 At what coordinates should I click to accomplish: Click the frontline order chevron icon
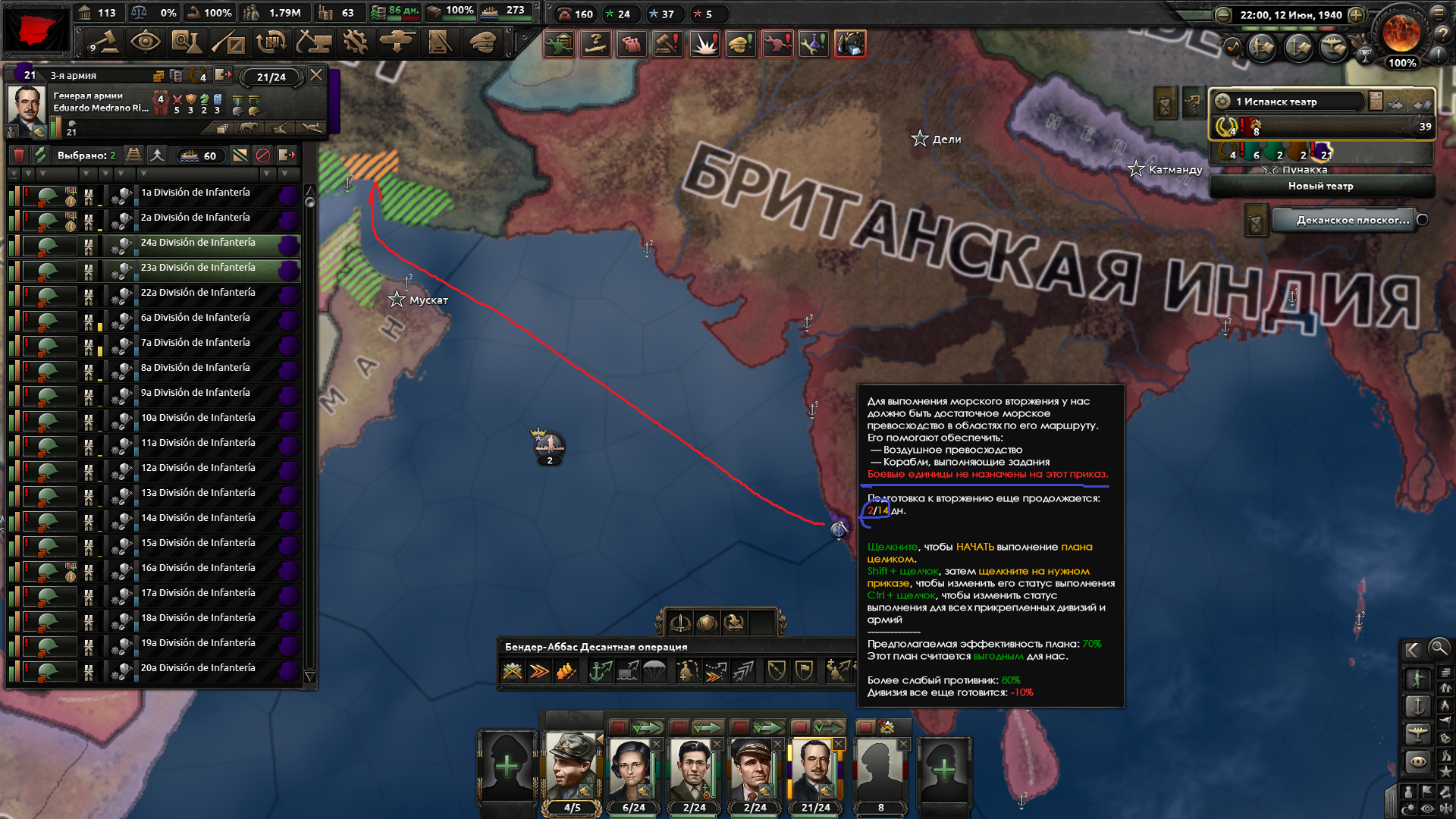tap(538, 670)
